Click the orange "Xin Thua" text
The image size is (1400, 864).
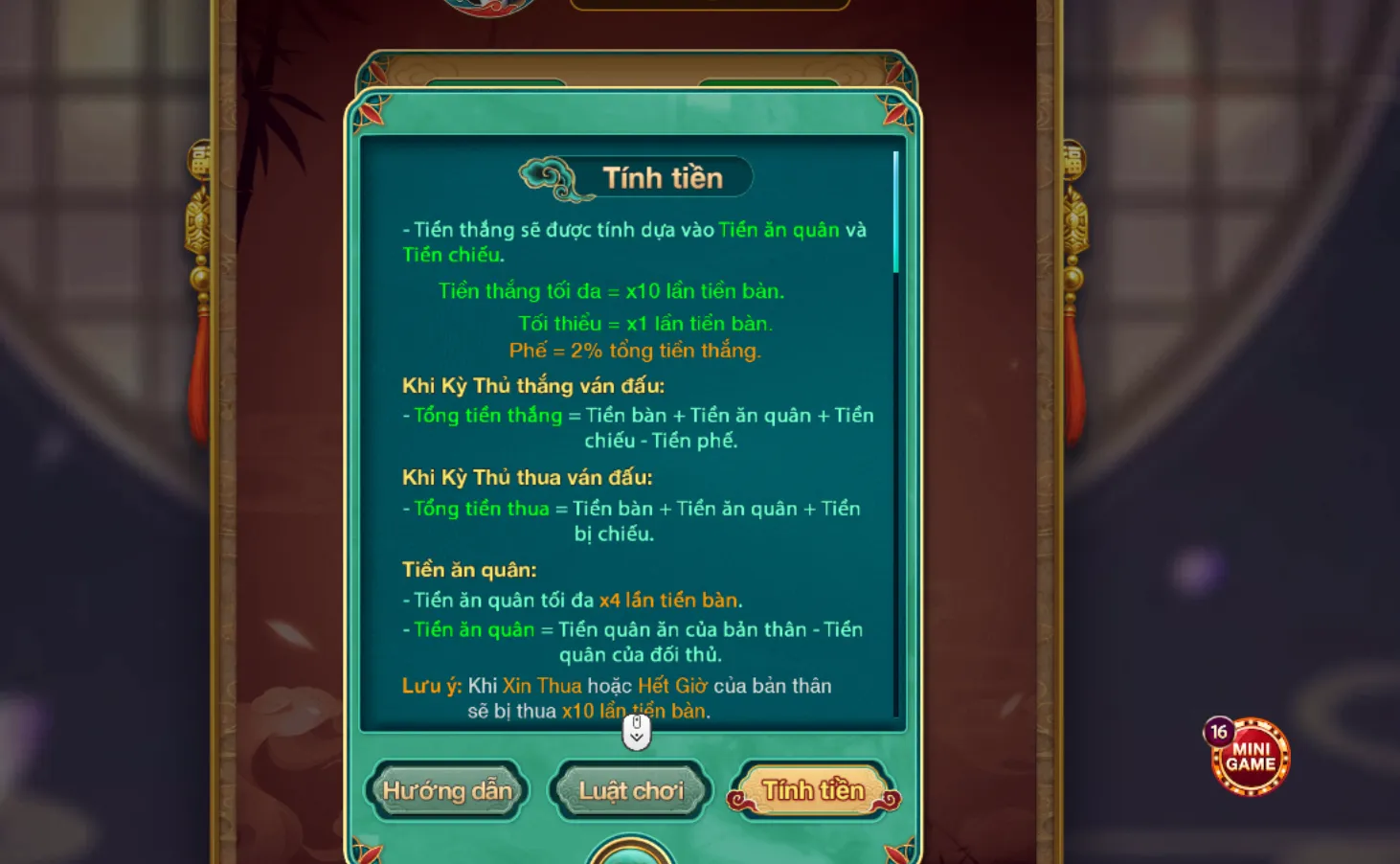pos(542,686)
